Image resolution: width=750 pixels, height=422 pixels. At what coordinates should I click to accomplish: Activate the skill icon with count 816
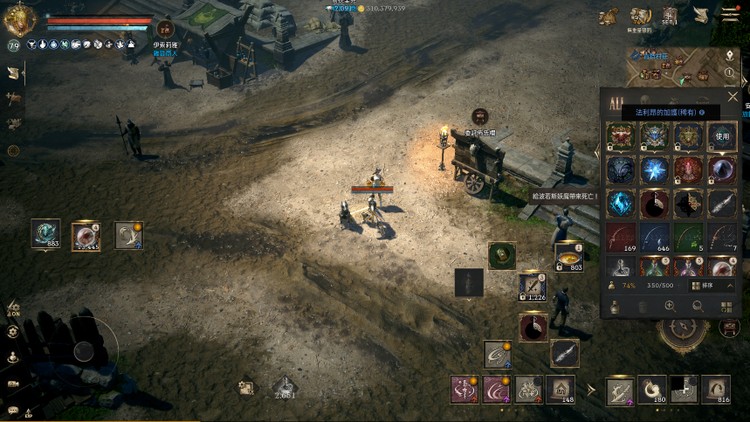pos(716,389)
